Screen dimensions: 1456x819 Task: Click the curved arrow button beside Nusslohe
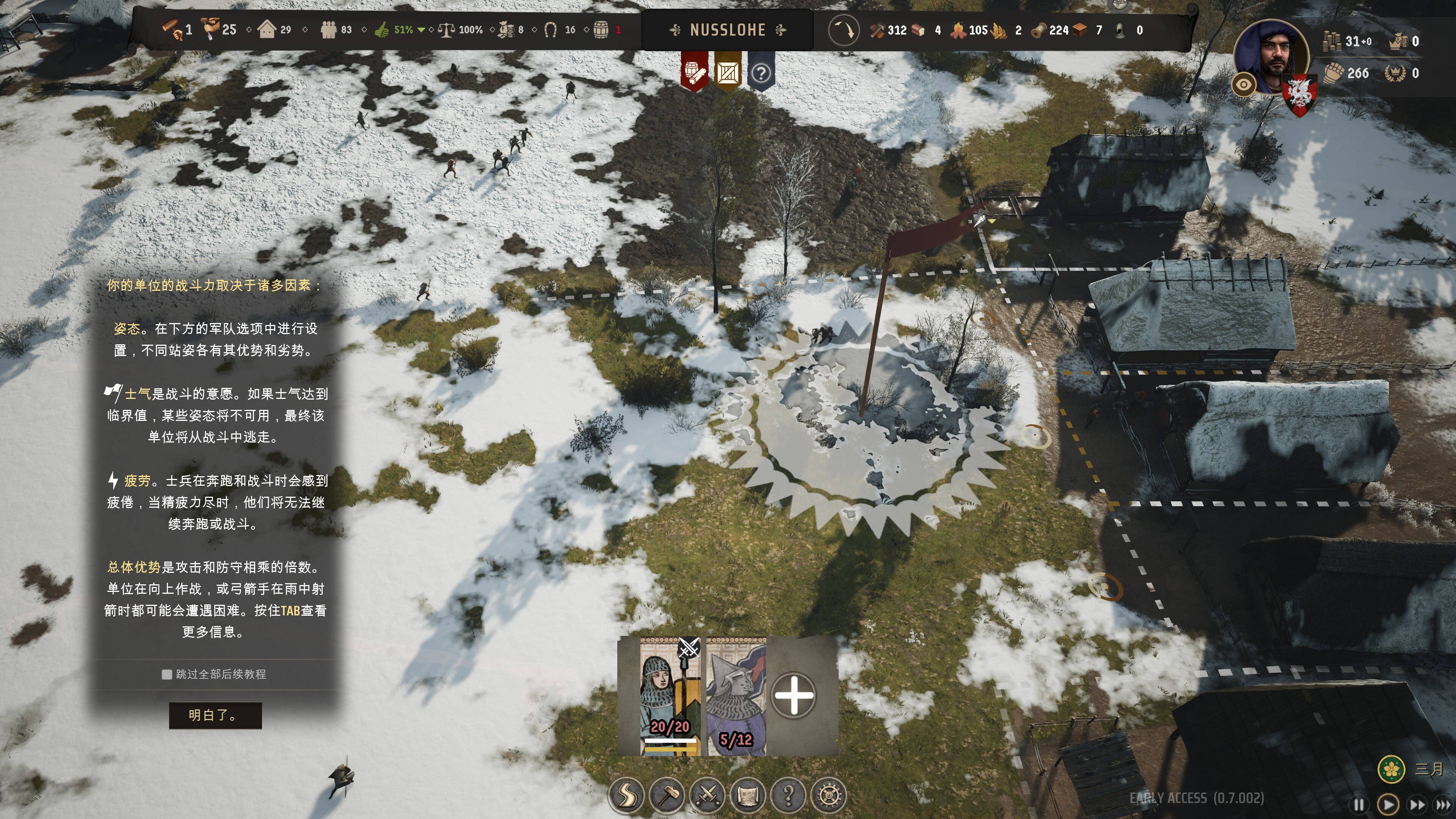coord(843,30)
